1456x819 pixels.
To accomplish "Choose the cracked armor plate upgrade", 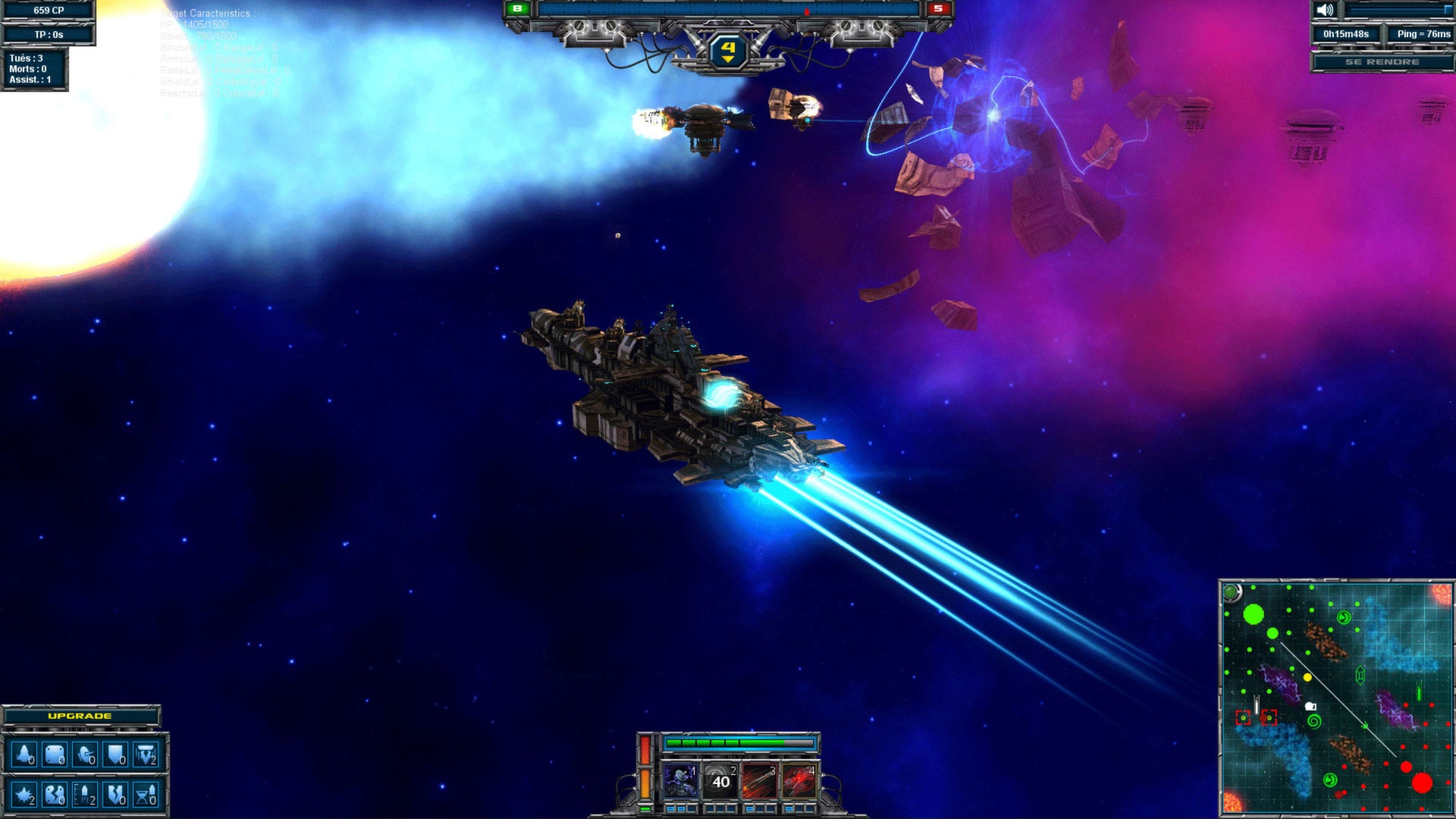I will 55,795.
